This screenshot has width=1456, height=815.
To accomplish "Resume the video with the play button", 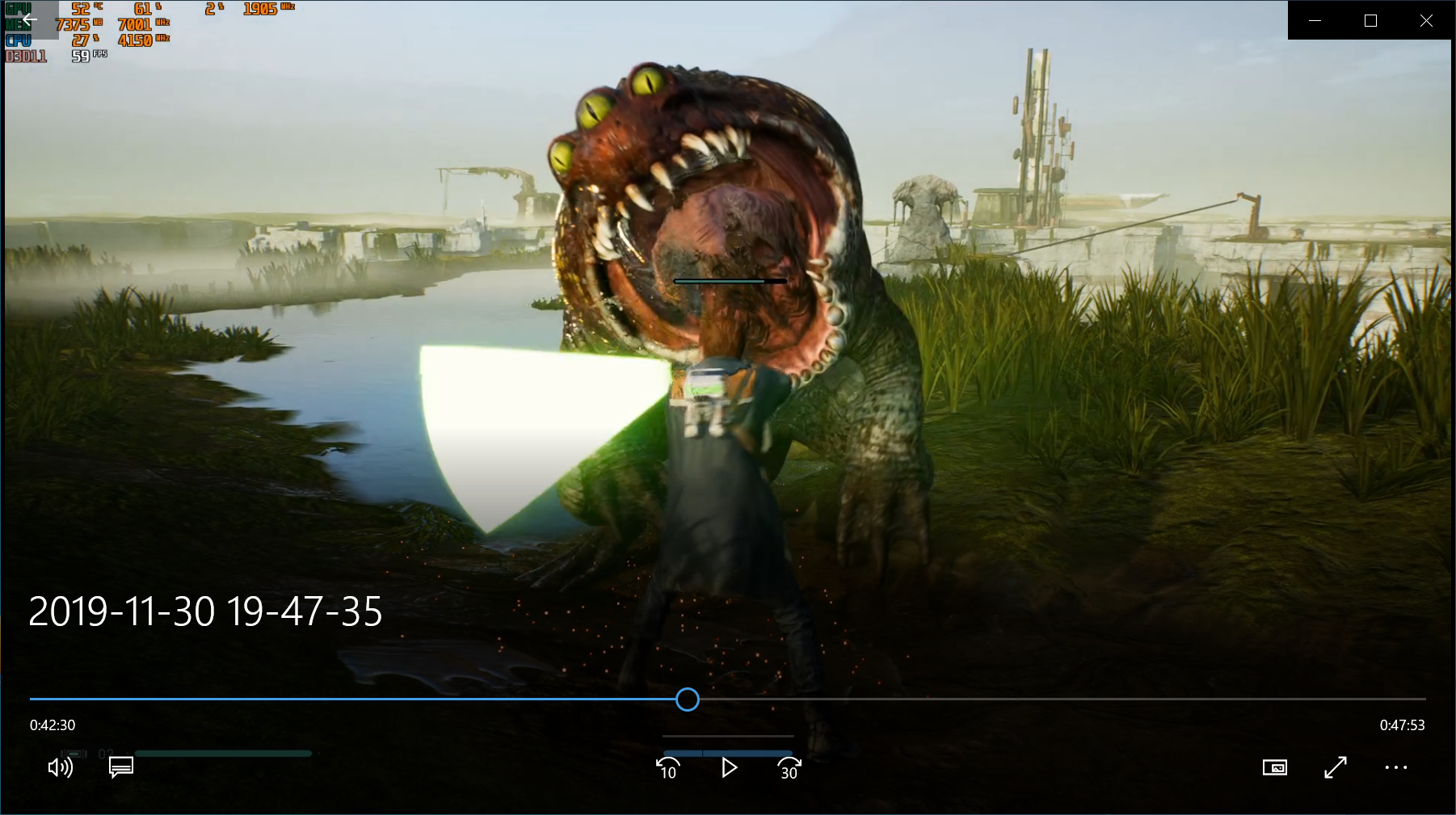I will tap(729, 767).
